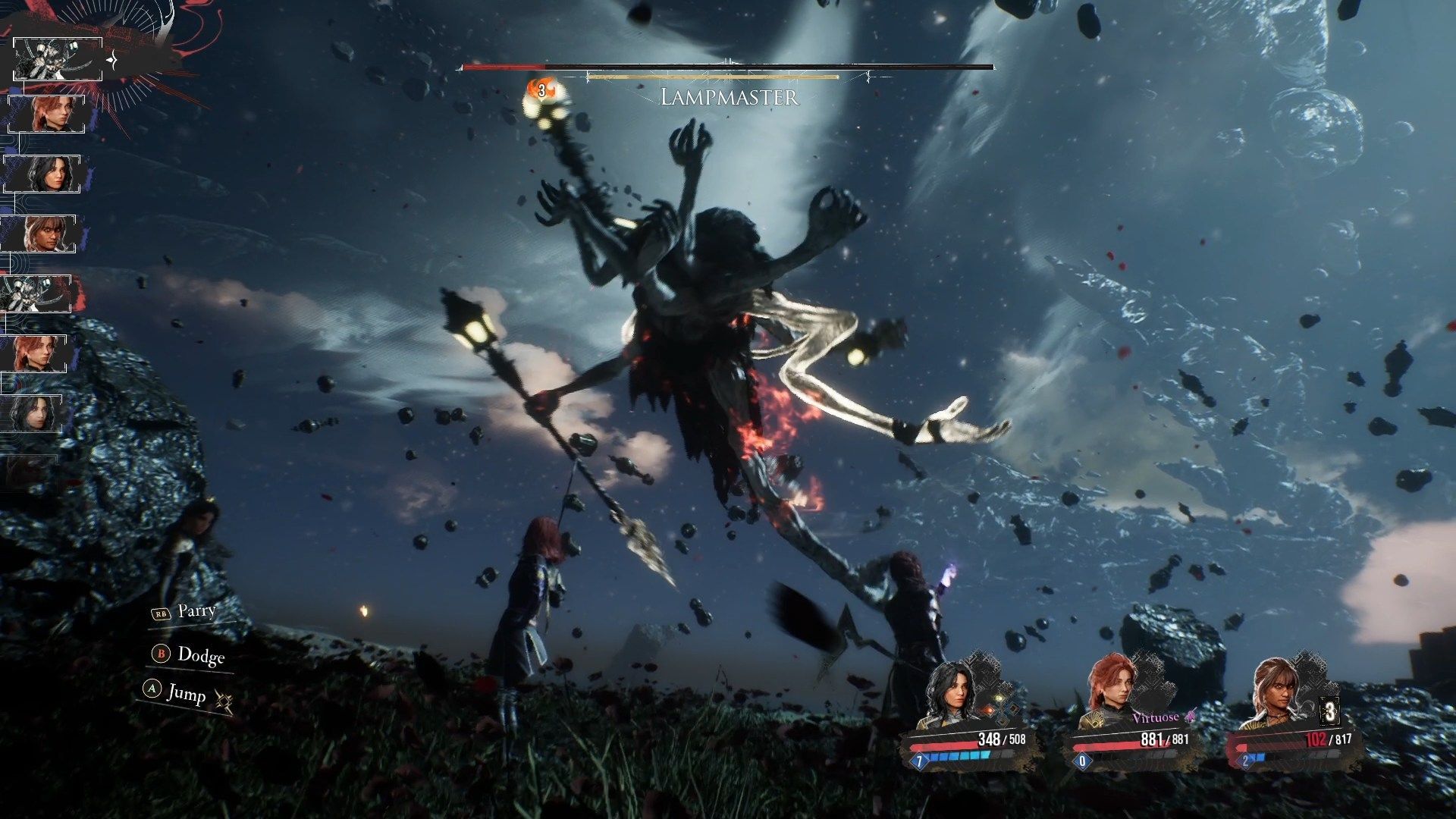Select Lune's party portrait showing 348 HP

pos(950,694)
